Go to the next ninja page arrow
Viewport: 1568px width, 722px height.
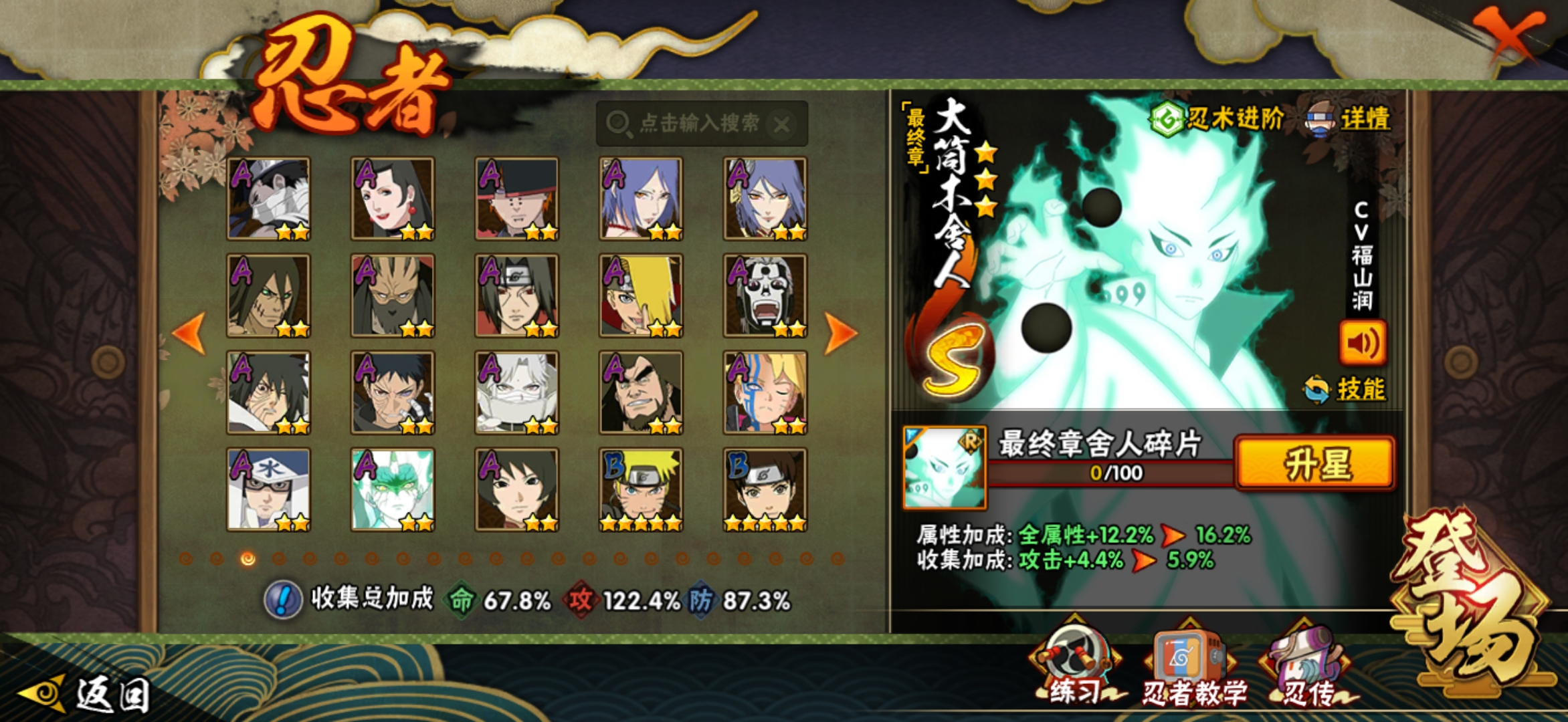[840, 332]
